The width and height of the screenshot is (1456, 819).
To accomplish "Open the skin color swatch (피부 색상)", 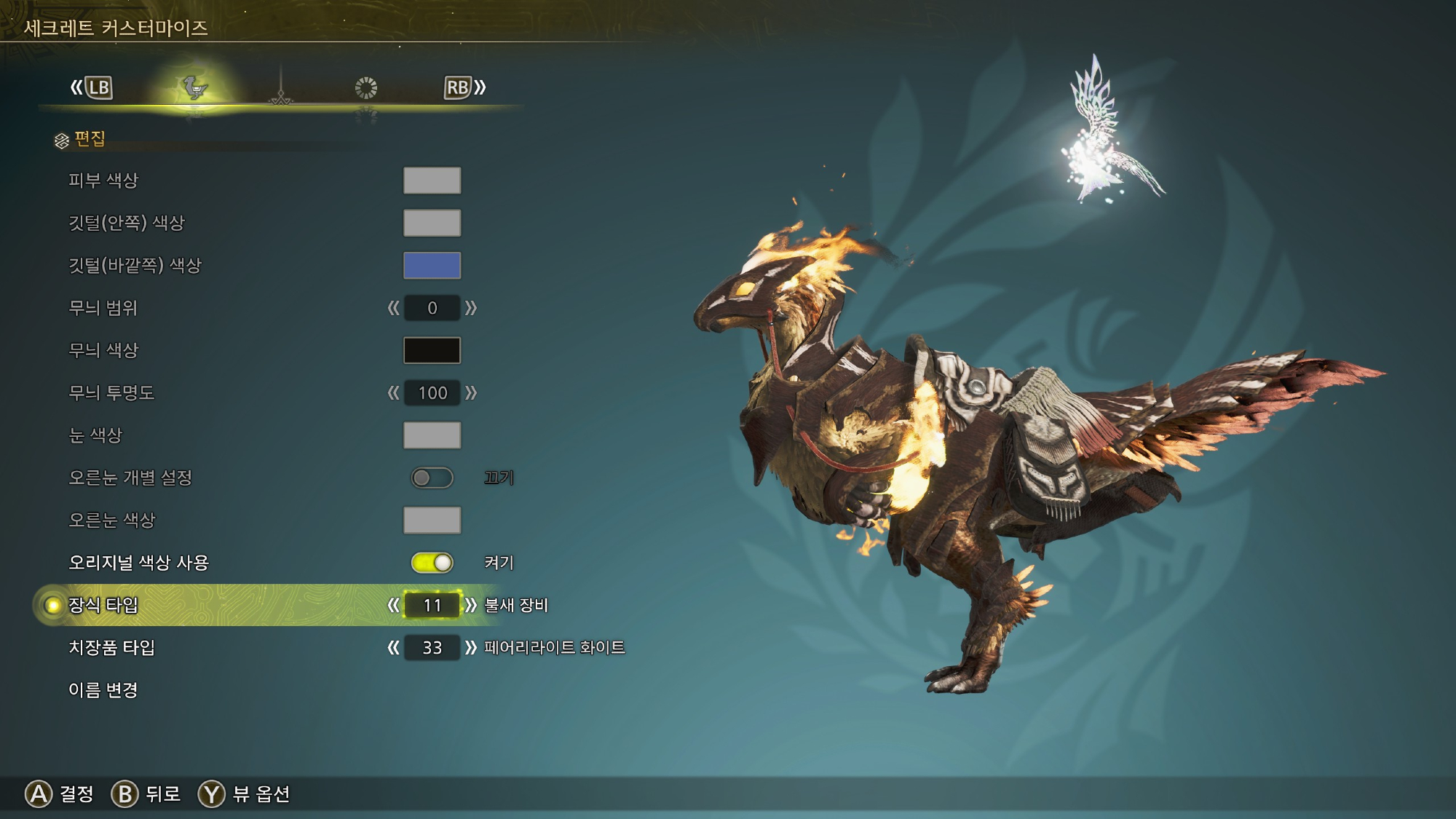I will (432, 181).
